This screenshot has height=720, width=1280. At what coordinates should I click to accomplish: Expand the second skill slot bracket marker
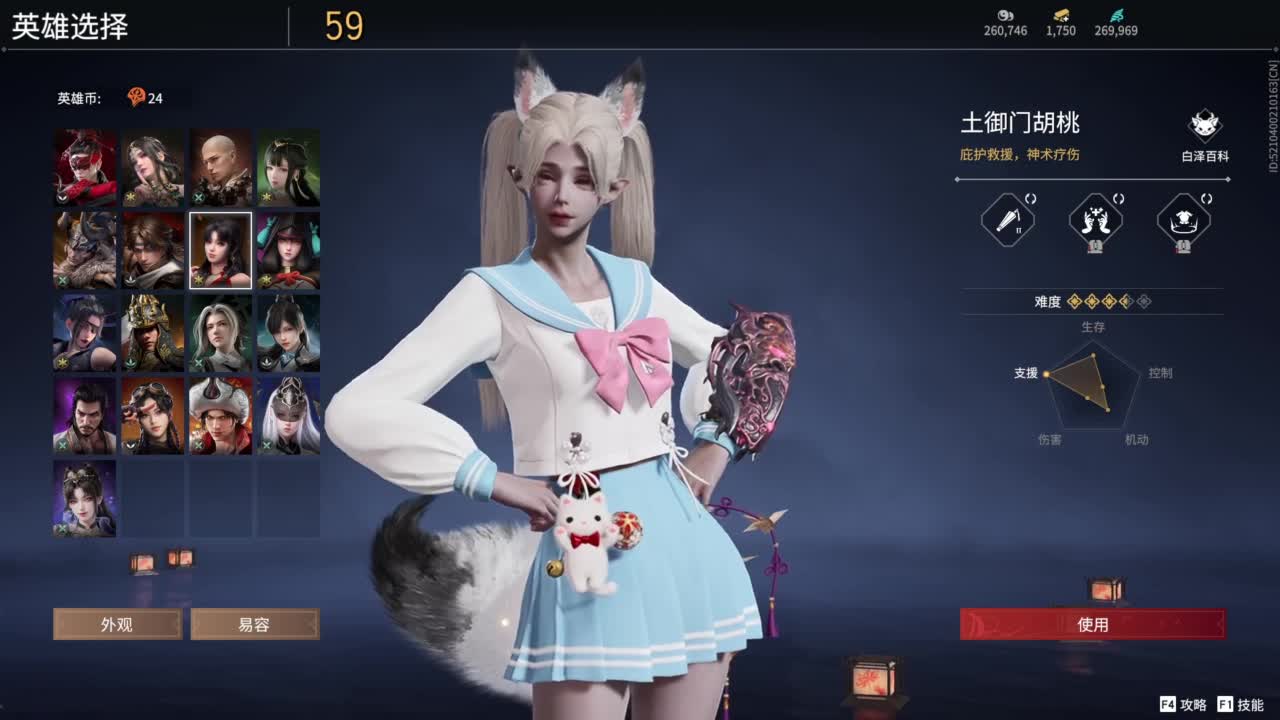click(1117, 198)
